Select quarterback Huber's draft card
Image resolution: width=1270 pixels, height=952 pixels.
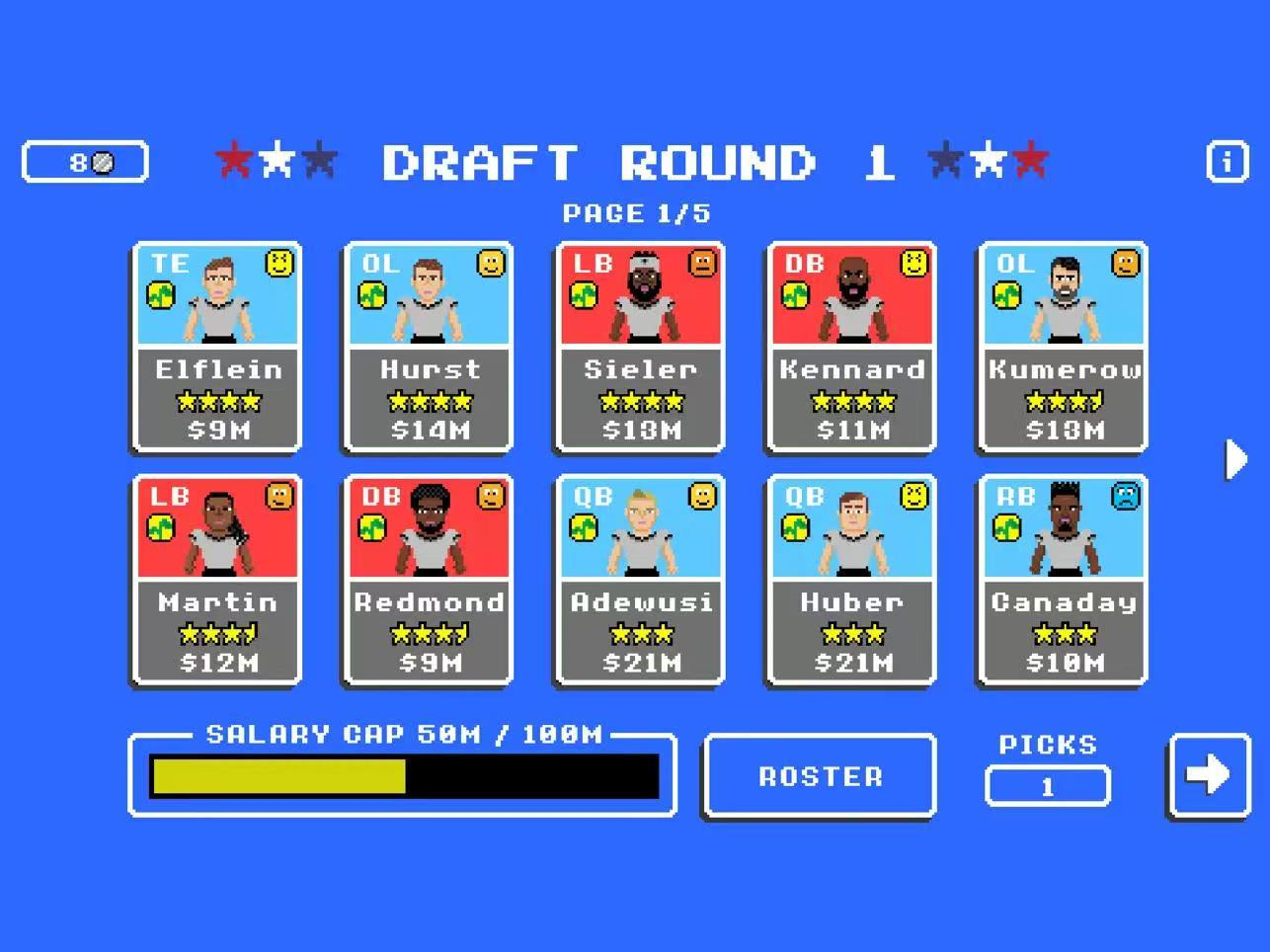click(x=851, y=581)
